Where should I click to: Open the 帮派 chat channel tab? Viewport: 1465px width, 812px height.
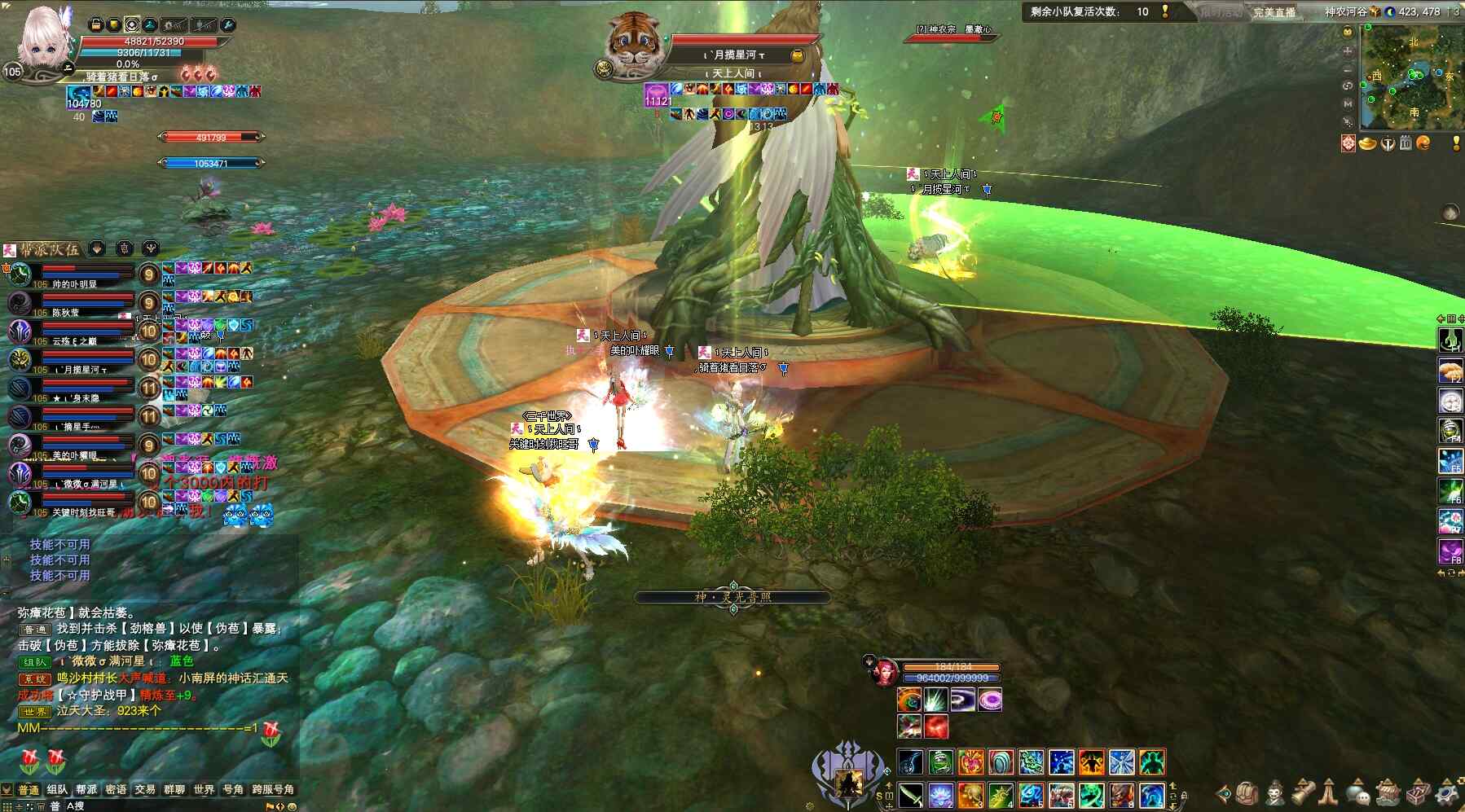pos(86,789)
